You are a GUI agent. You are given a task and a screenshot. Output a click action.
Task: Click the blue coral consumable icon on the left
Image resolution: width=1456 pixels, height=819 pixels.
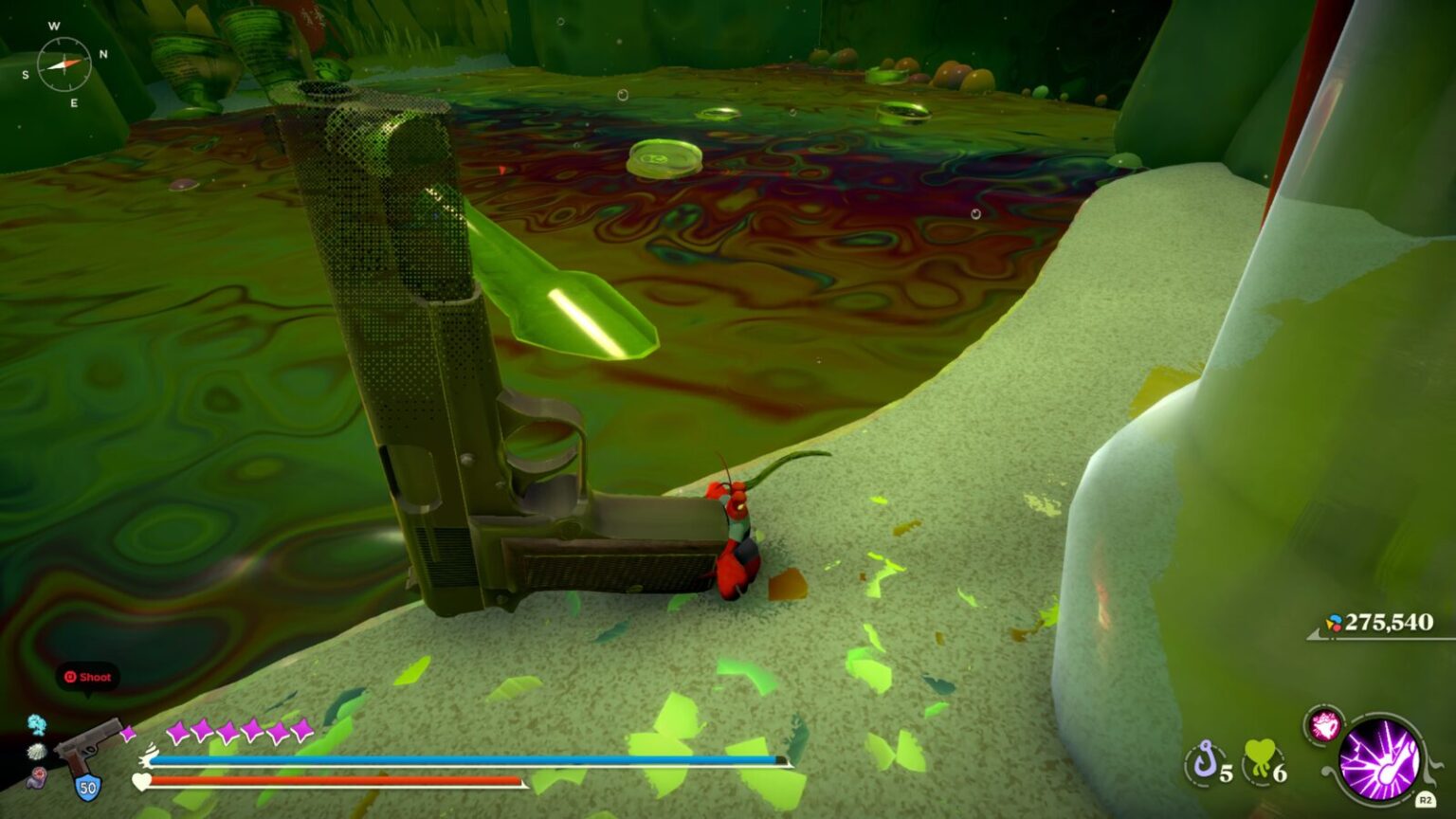coord(37,725)
